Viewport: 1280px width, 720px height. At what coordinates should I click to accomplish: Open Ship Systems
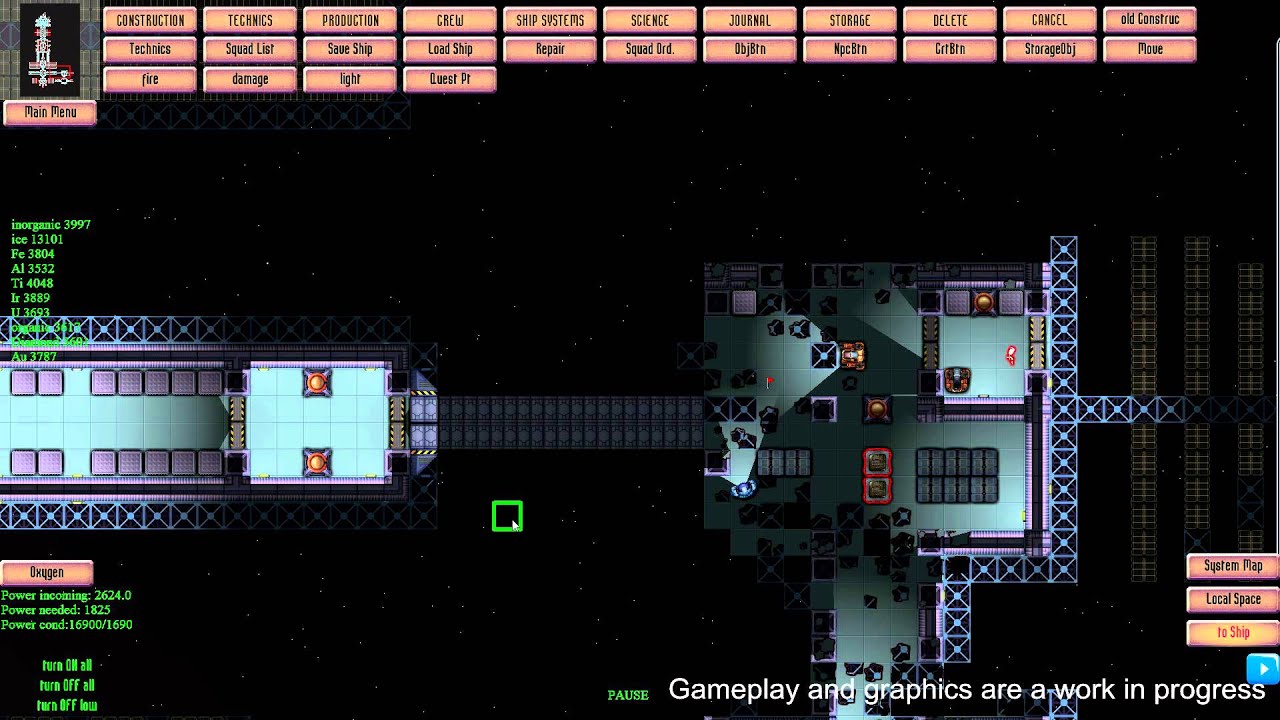click(x=550, y=20)
